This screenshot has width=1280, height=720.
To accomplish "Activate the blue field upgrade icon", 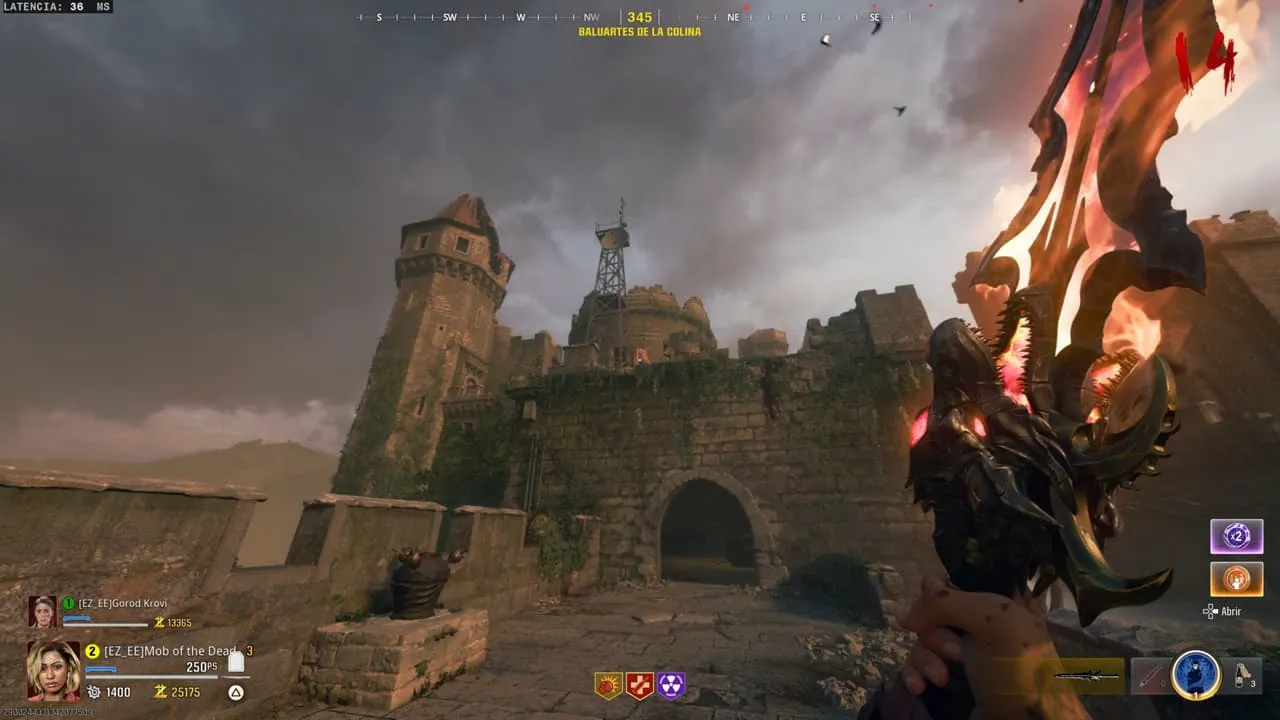I will point(1196,675).
